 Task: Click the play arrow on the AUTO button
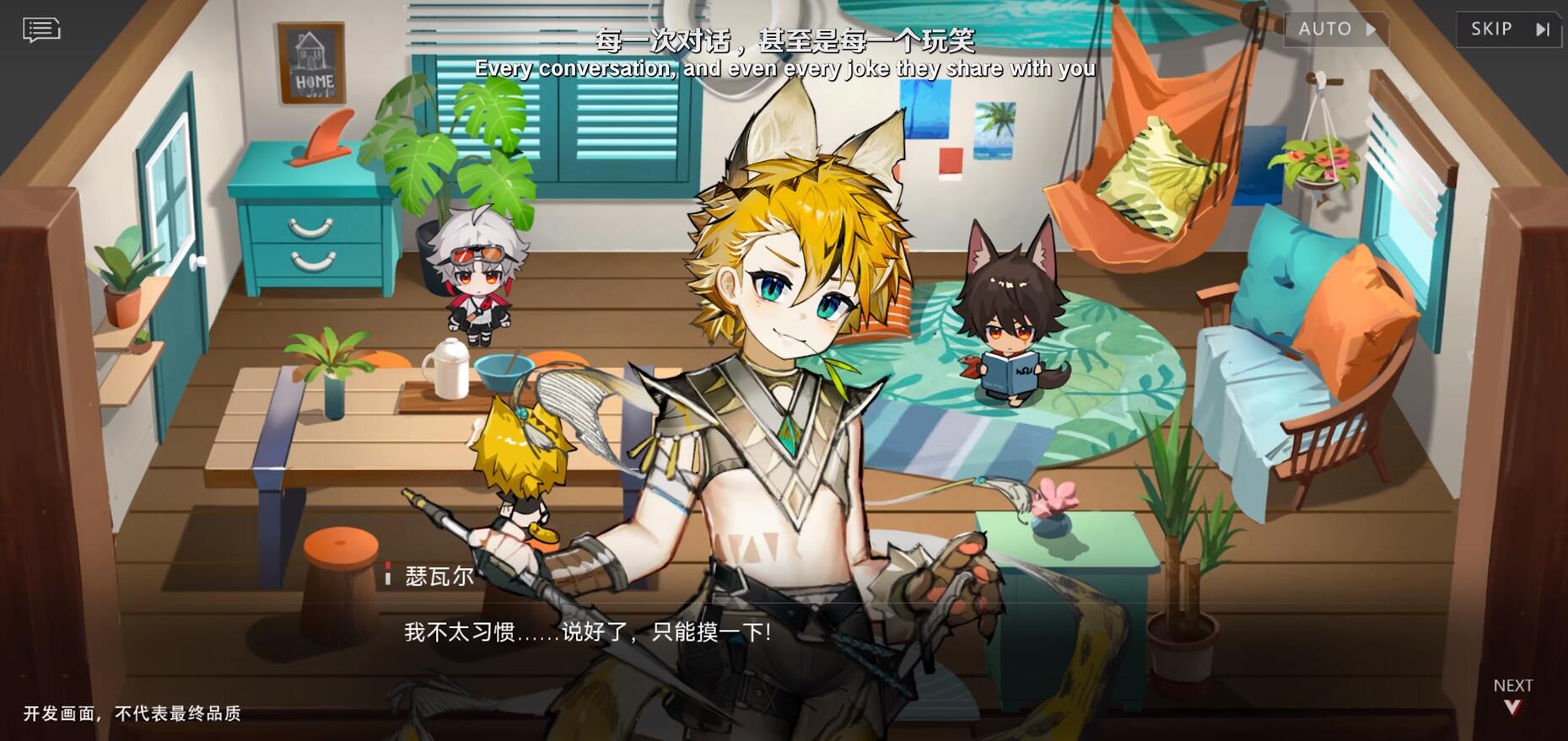coord(1371,28)
